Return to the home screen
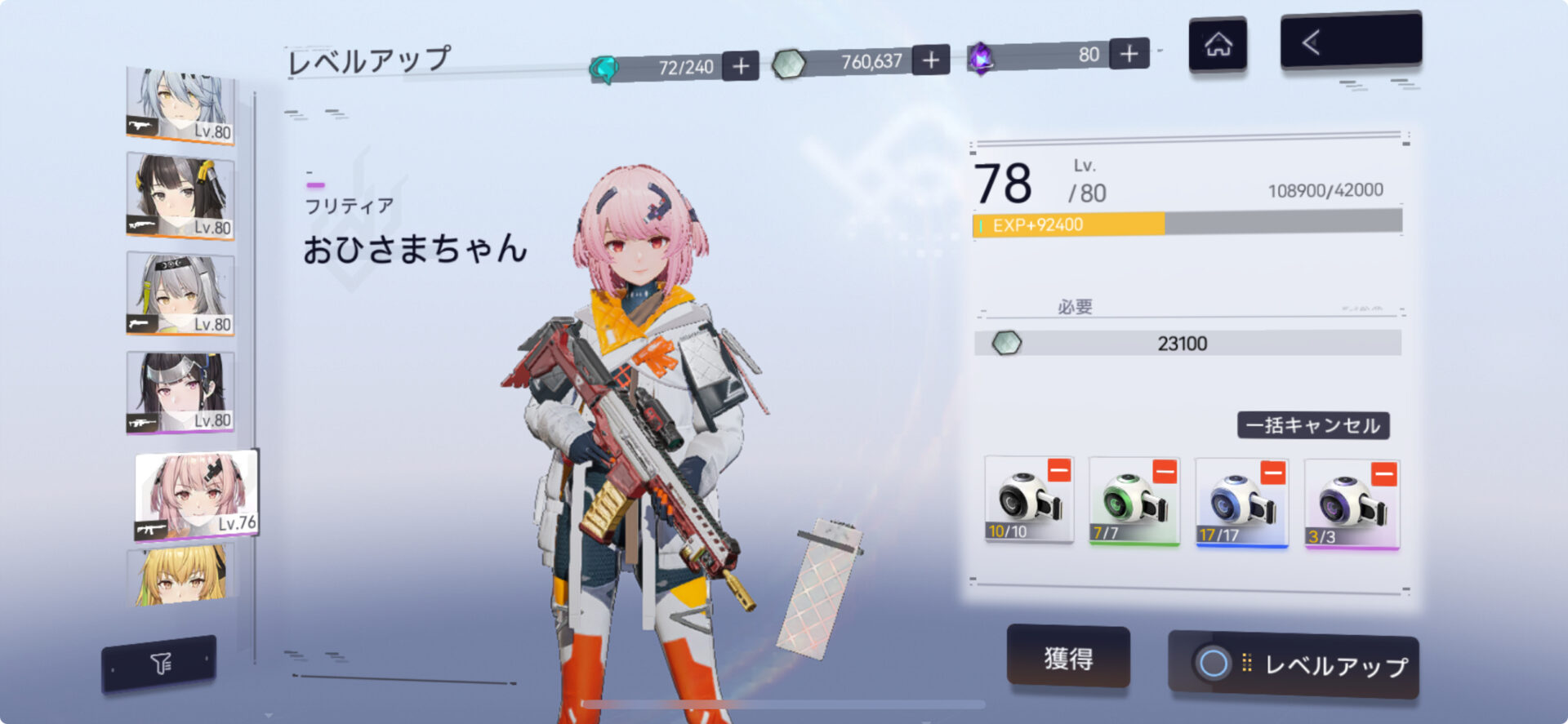 pyautogui.click(x=1218, y=45)
